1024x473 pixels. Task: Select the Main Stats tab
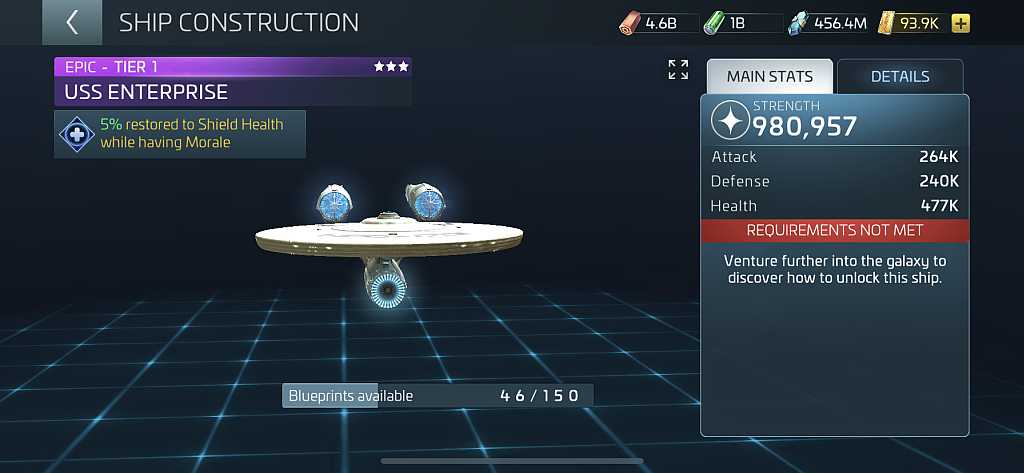click(769, 77)
